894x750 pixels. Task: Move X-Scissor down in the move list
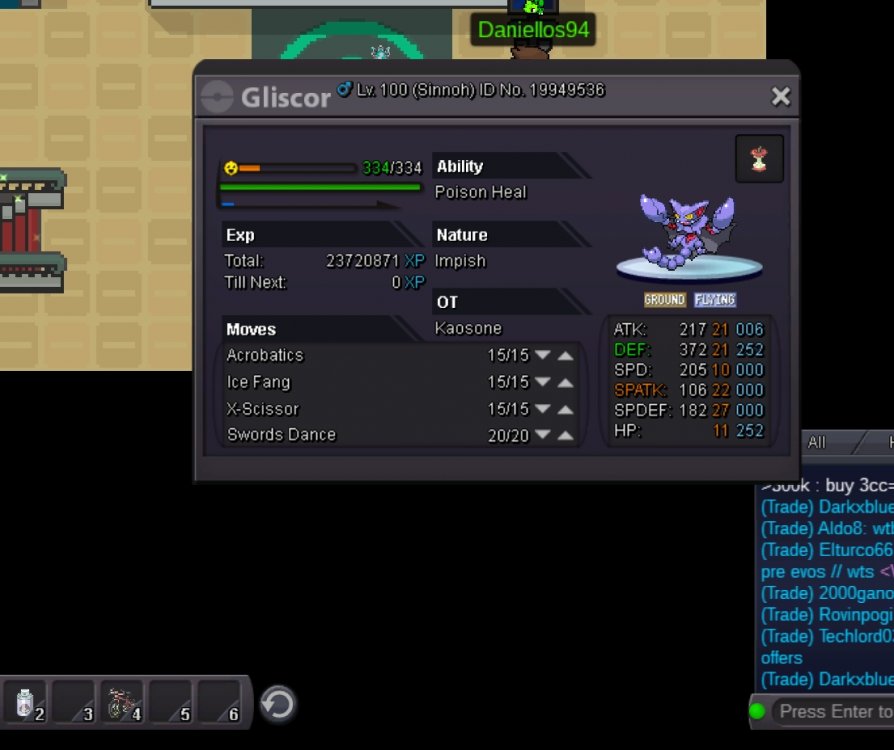click(x=543, y=409)
